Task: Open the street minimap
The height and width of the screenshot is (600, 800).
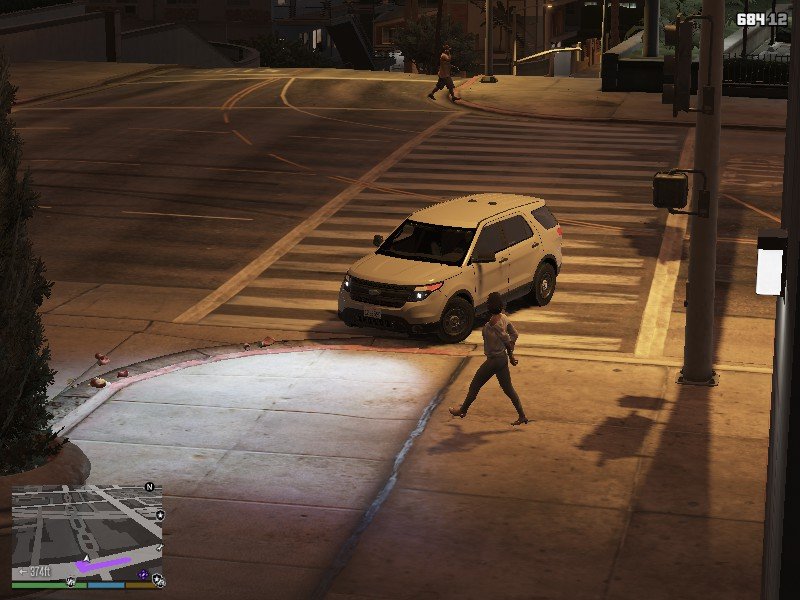Action: tap(86, 528)
